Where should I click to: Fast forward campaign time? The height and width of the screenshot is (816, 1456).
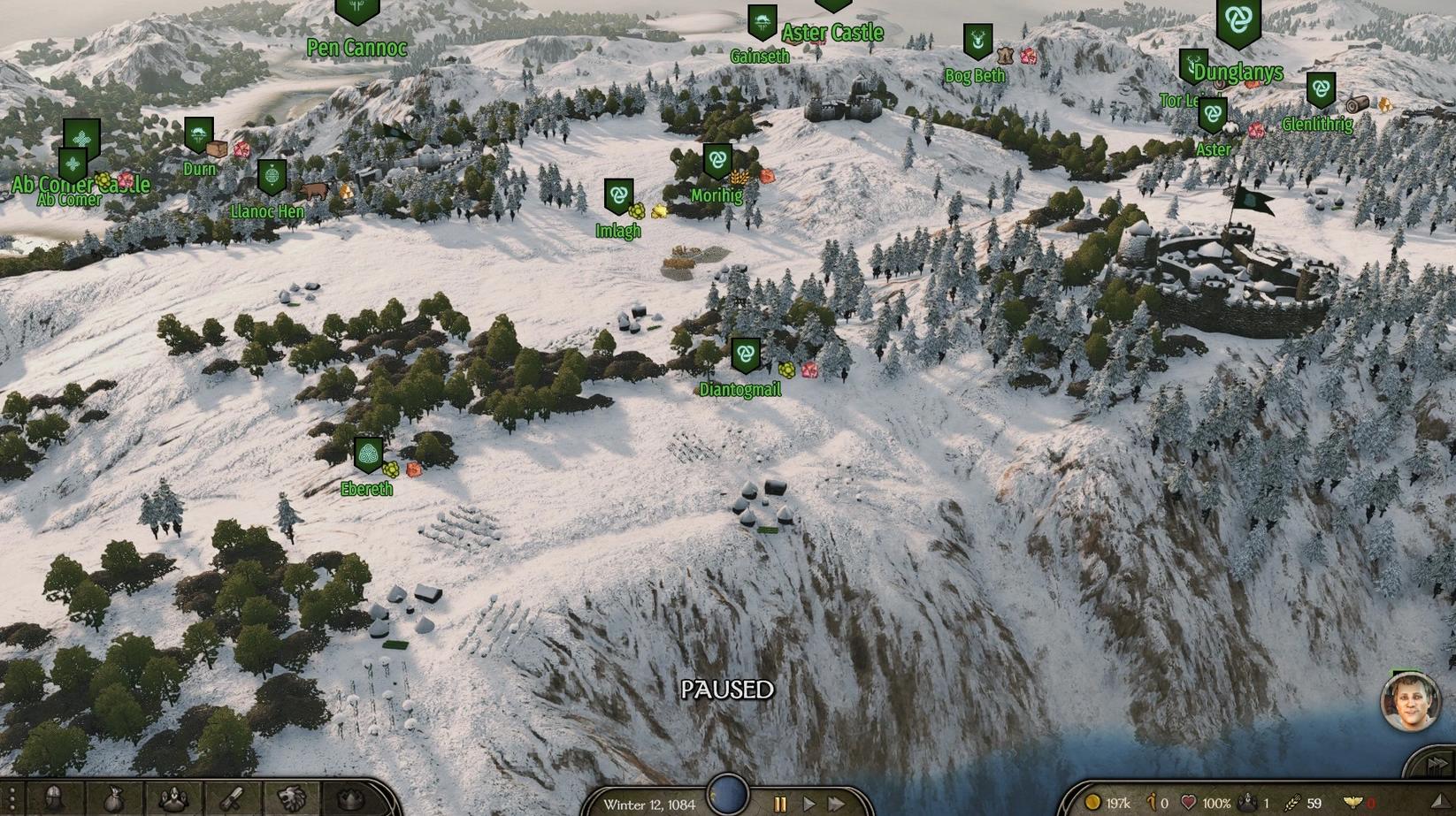(835, 804)
